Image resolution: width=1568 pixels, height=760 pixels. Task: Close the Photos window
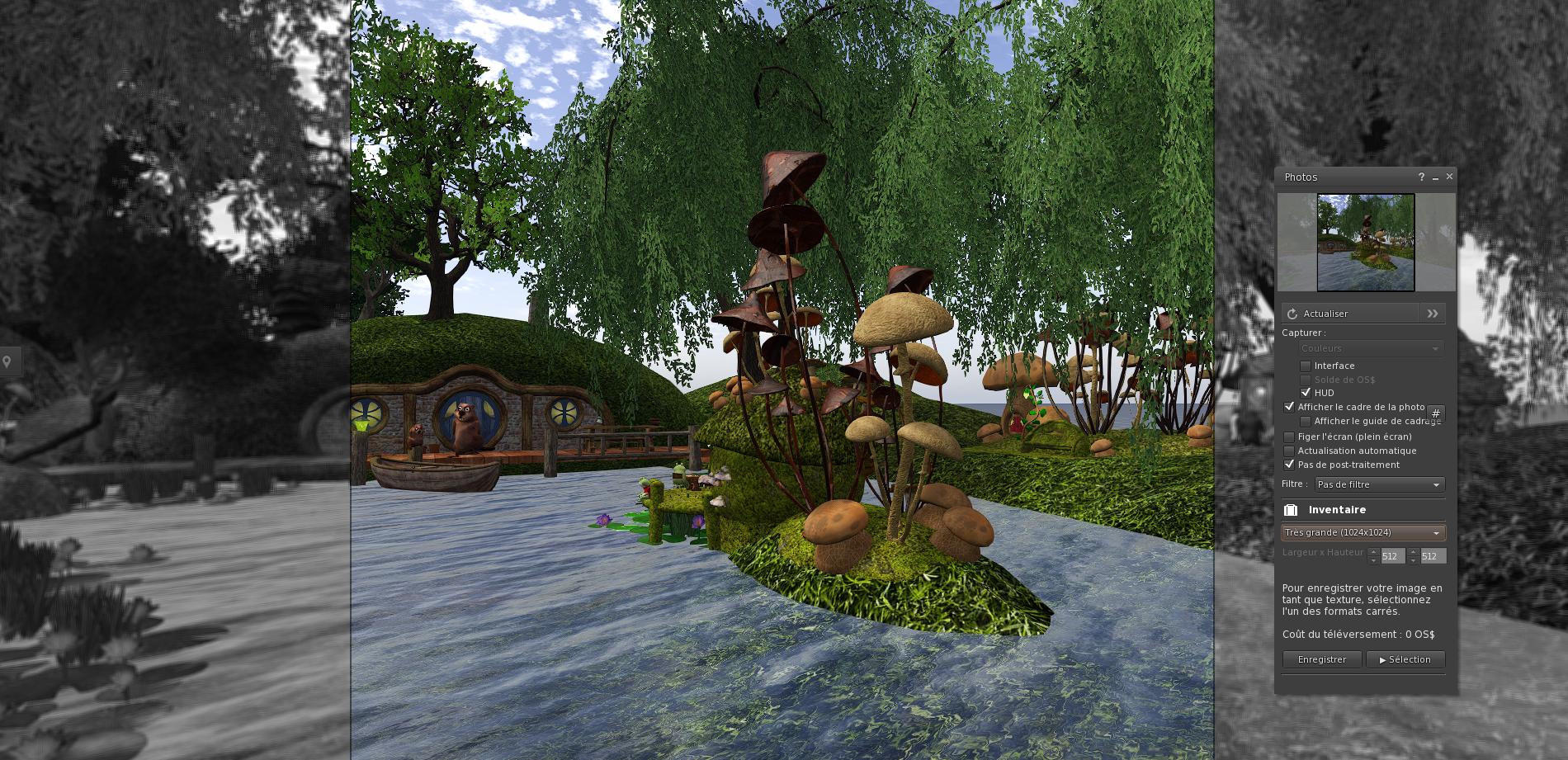[x=1449, y=177]
